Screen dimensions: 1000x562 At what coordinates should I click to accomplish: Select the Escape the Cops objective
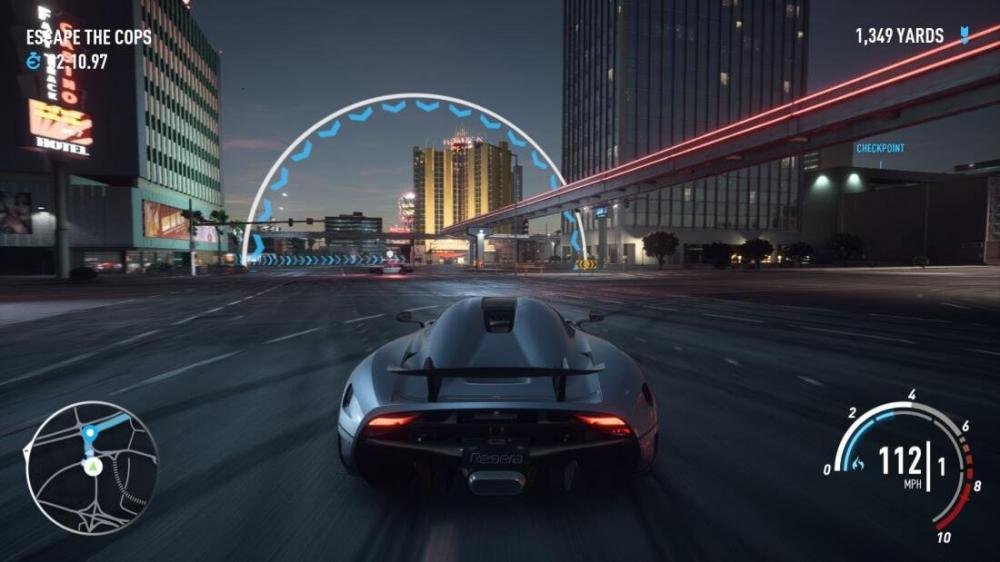coord(89,37)
